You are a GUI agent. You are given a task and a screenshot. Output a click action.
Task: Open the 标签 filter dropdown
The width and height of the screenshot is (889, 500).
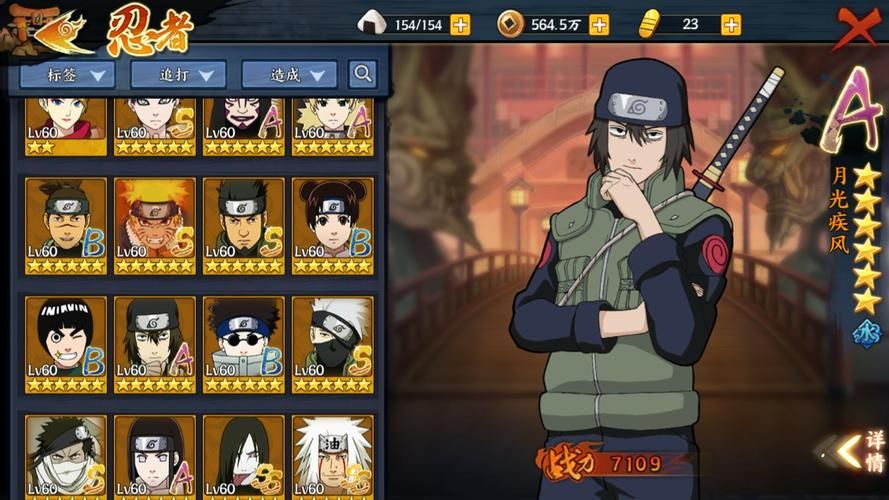67,74
